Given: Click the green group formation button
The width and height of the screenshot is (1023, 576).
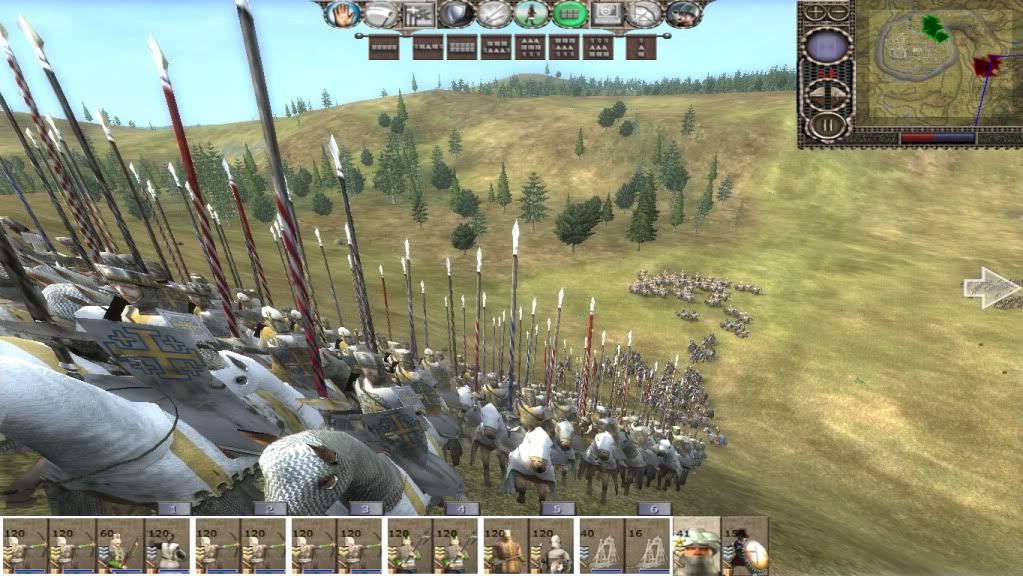Looking at the screenshot, I should point(570,14).
